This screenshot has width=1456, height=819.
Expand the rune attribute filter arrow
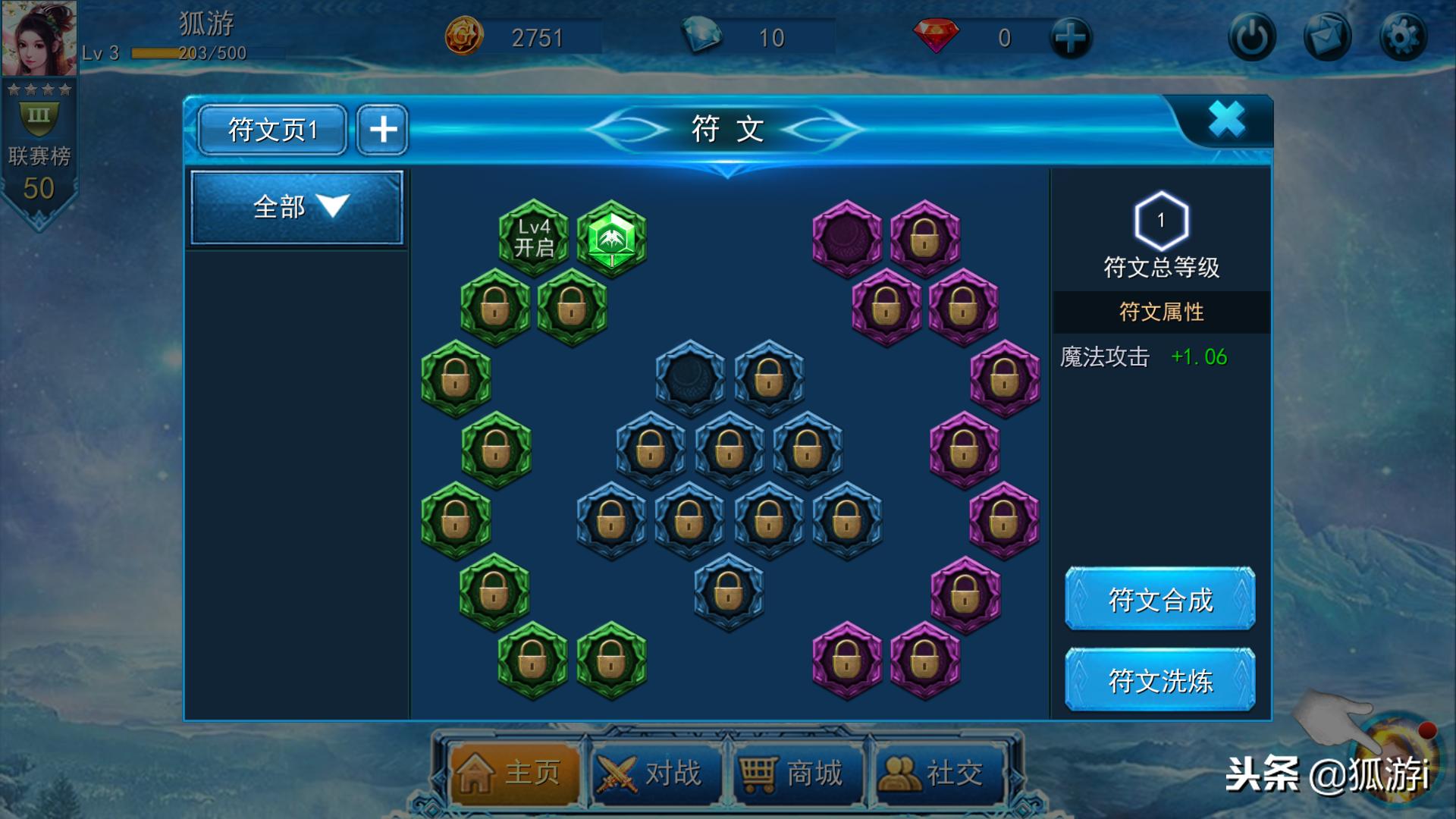[331, 206]
